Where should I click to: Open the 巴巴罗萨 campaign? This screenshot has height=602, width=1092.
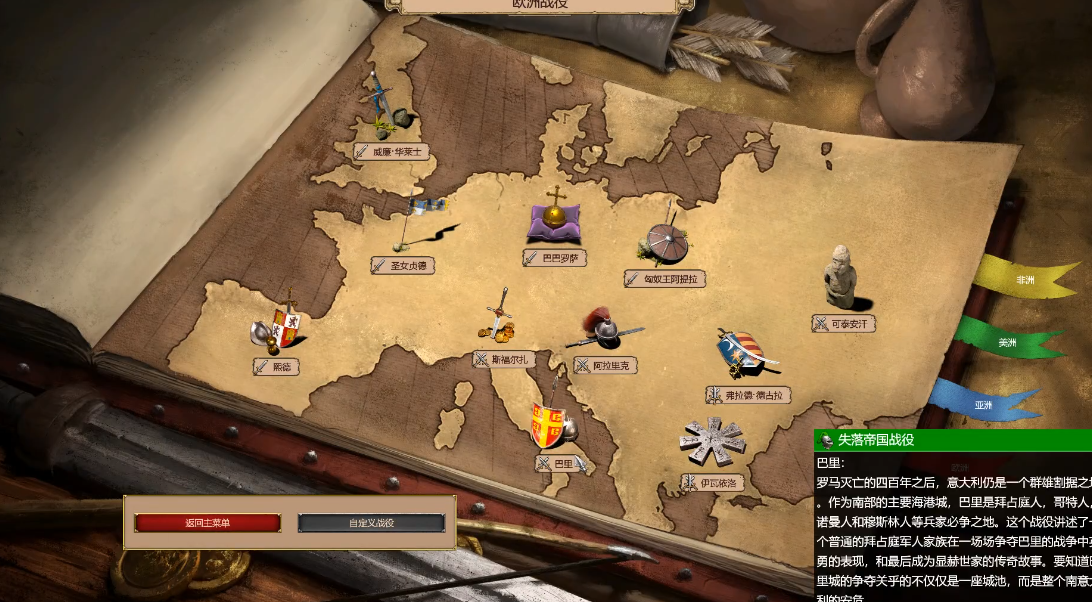[554, 258]
